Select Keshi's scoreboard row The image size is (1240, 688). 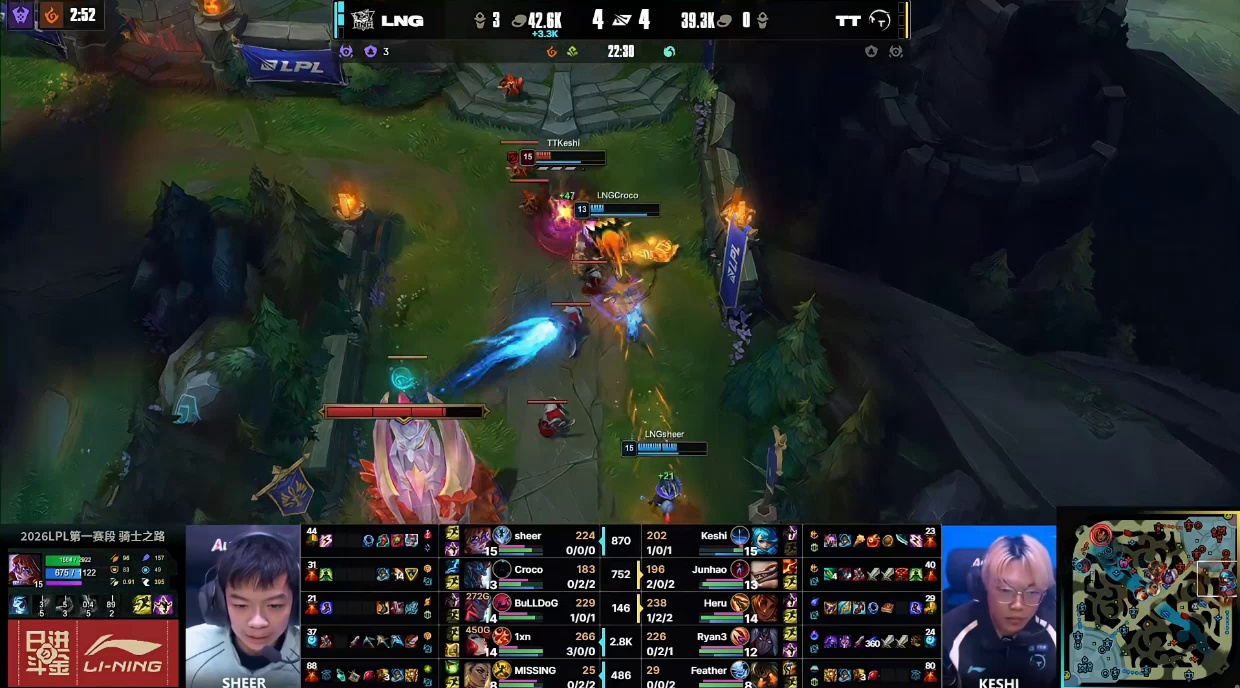coord(713,537)
